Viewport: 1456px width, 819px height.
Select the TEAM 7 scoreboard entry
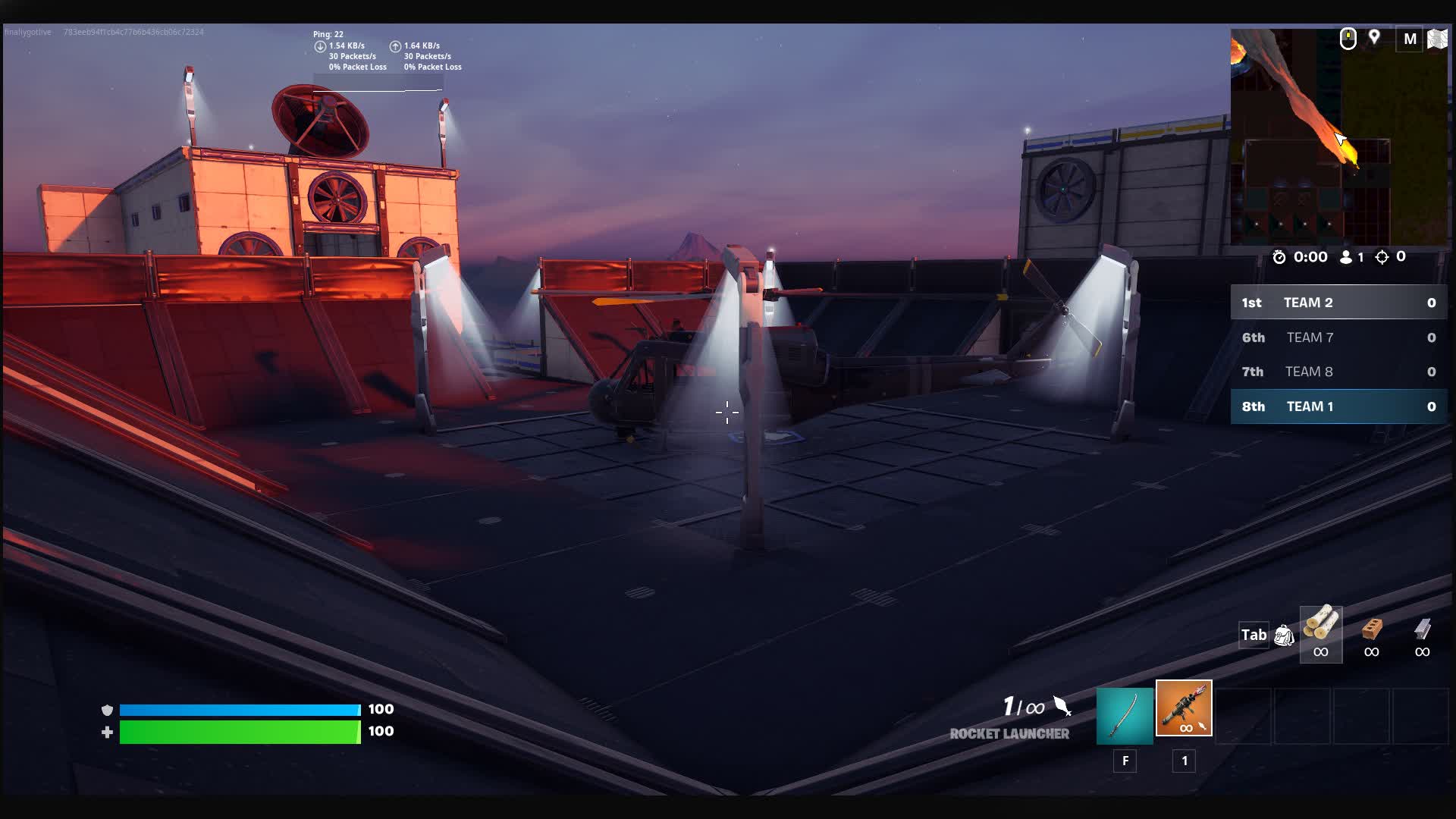1337,337
